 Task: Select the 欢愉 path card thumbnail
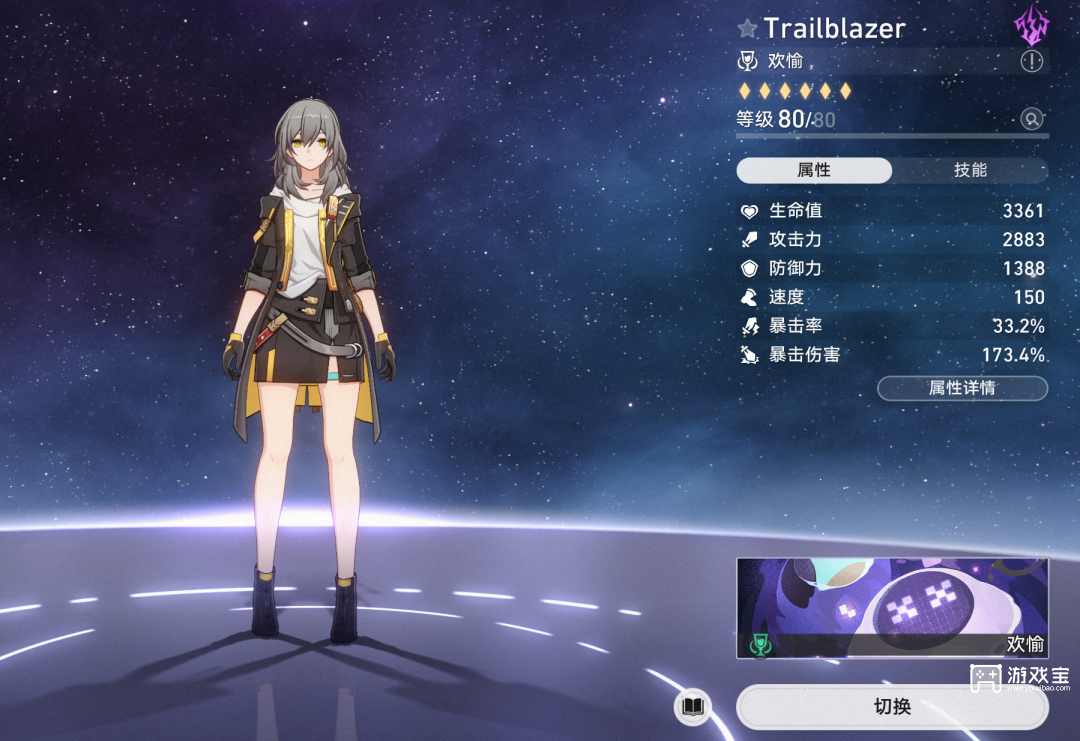point(892,608)
